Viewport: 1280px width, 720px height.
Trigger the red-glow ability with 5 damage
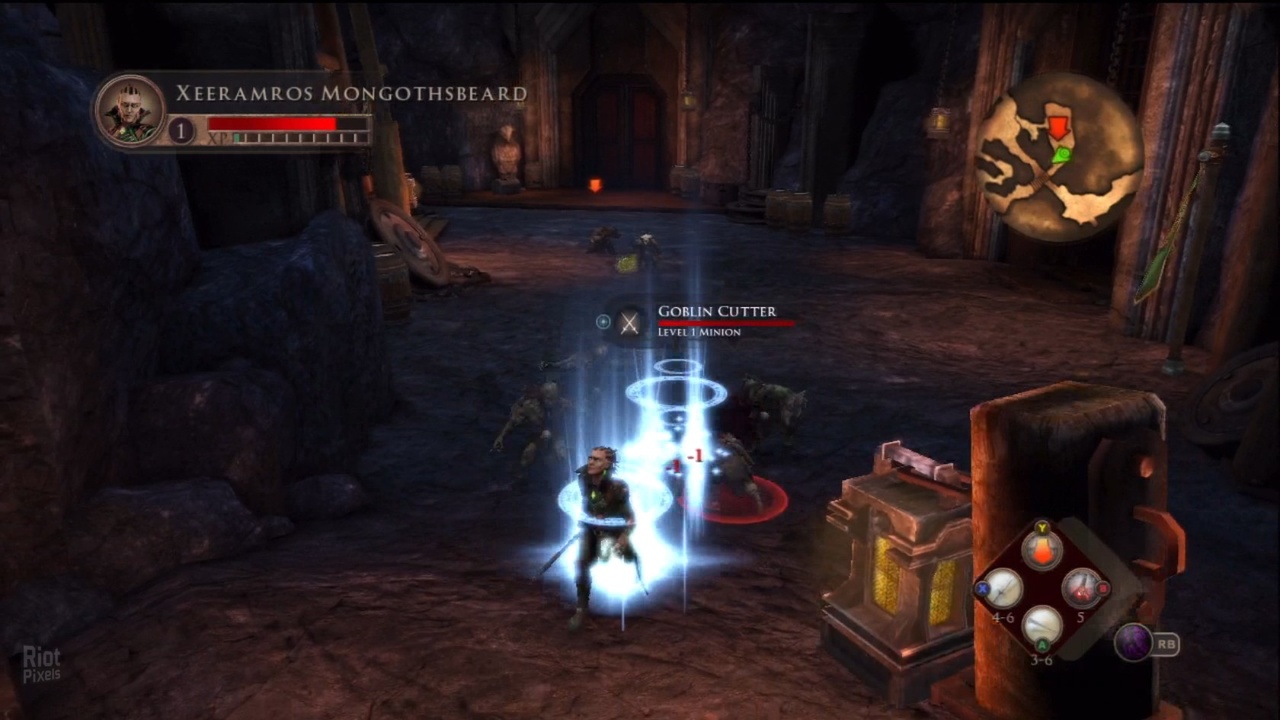pos(1080,589)
